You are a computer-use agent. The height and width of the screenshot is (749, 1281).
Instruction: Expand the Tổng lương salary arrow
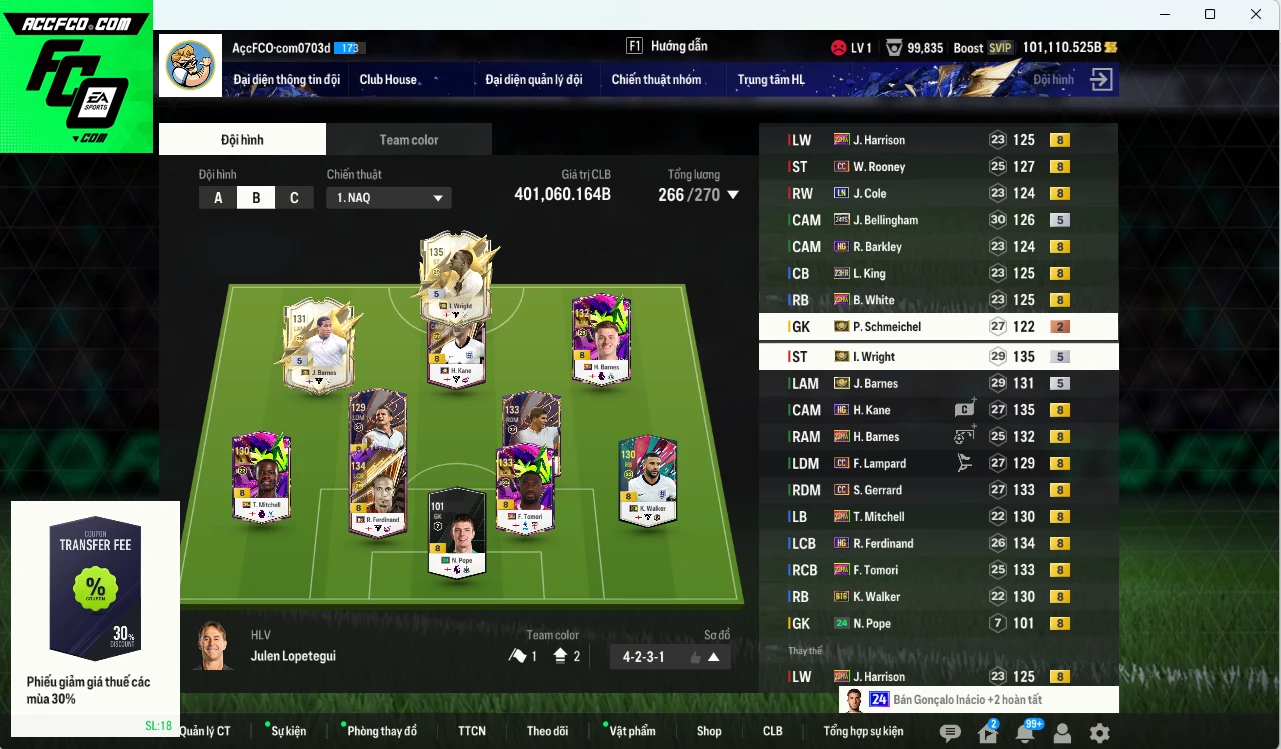pos(733,195)
